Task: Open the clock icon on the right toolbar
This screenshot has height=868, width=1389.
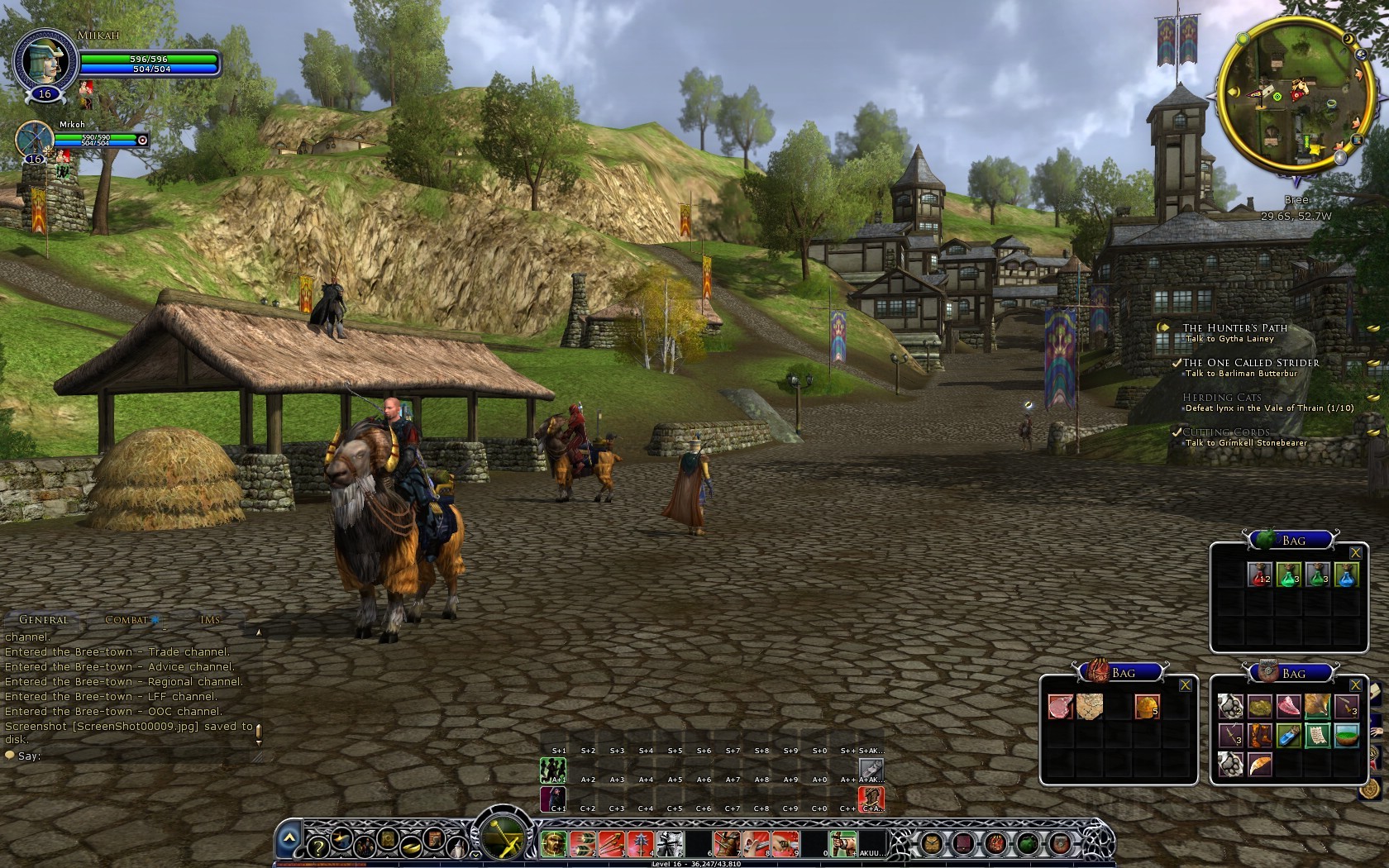Action: [932, 842]
